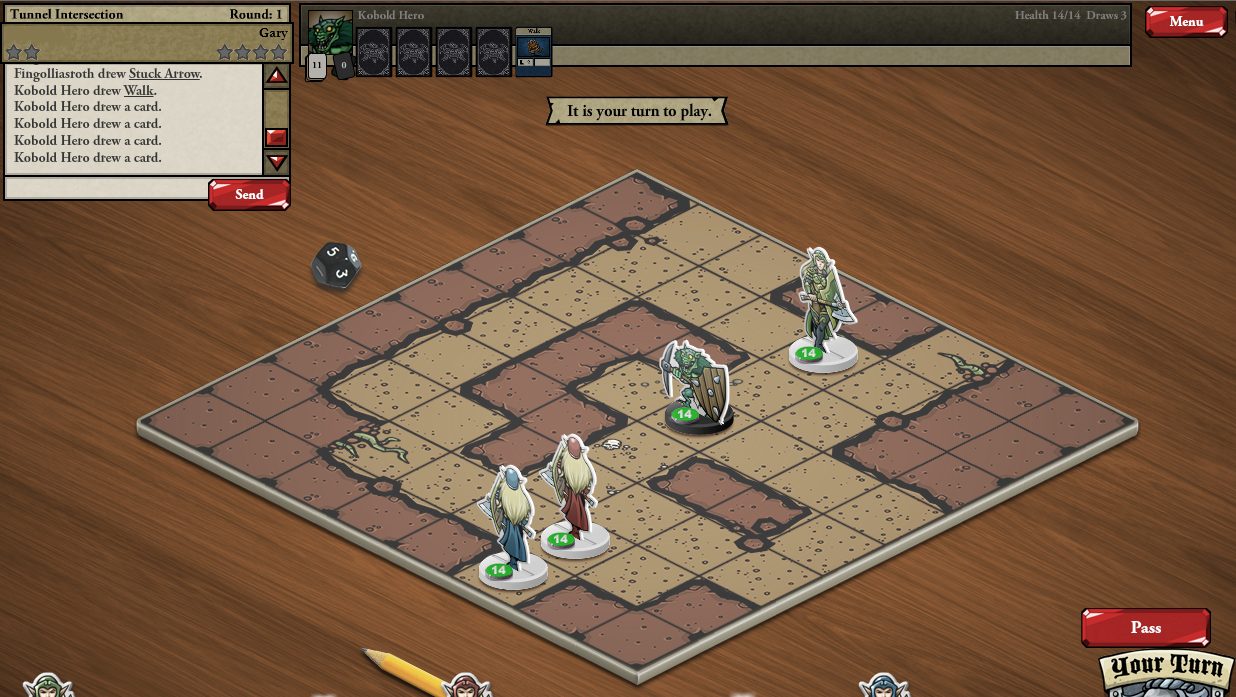Select the blue-haired elf portrait at bottom
1236x697 pixels.
(x=884, y=686)
